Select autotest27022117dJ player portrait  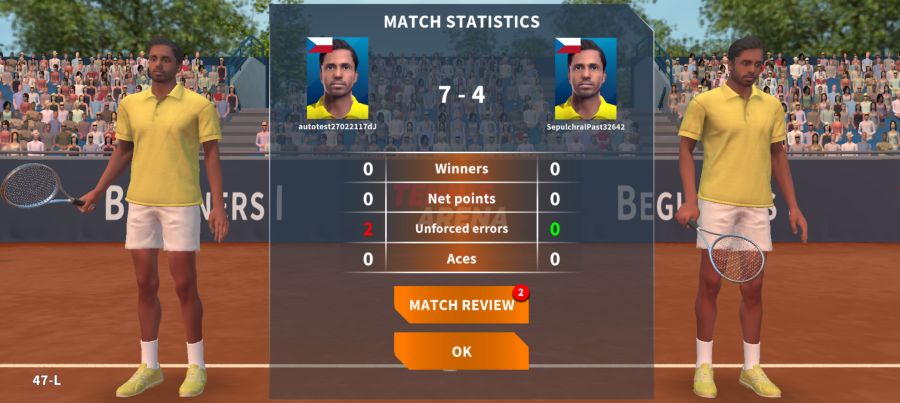click(337, 79)
